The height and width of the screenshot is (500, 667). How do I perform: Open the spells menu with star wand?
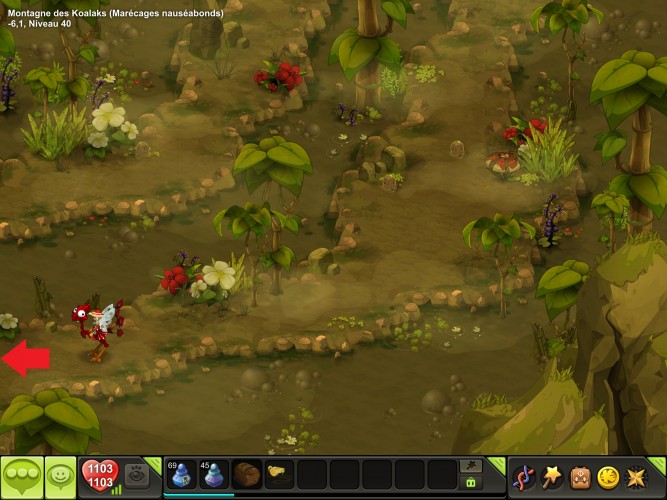(x=551, y=476)
